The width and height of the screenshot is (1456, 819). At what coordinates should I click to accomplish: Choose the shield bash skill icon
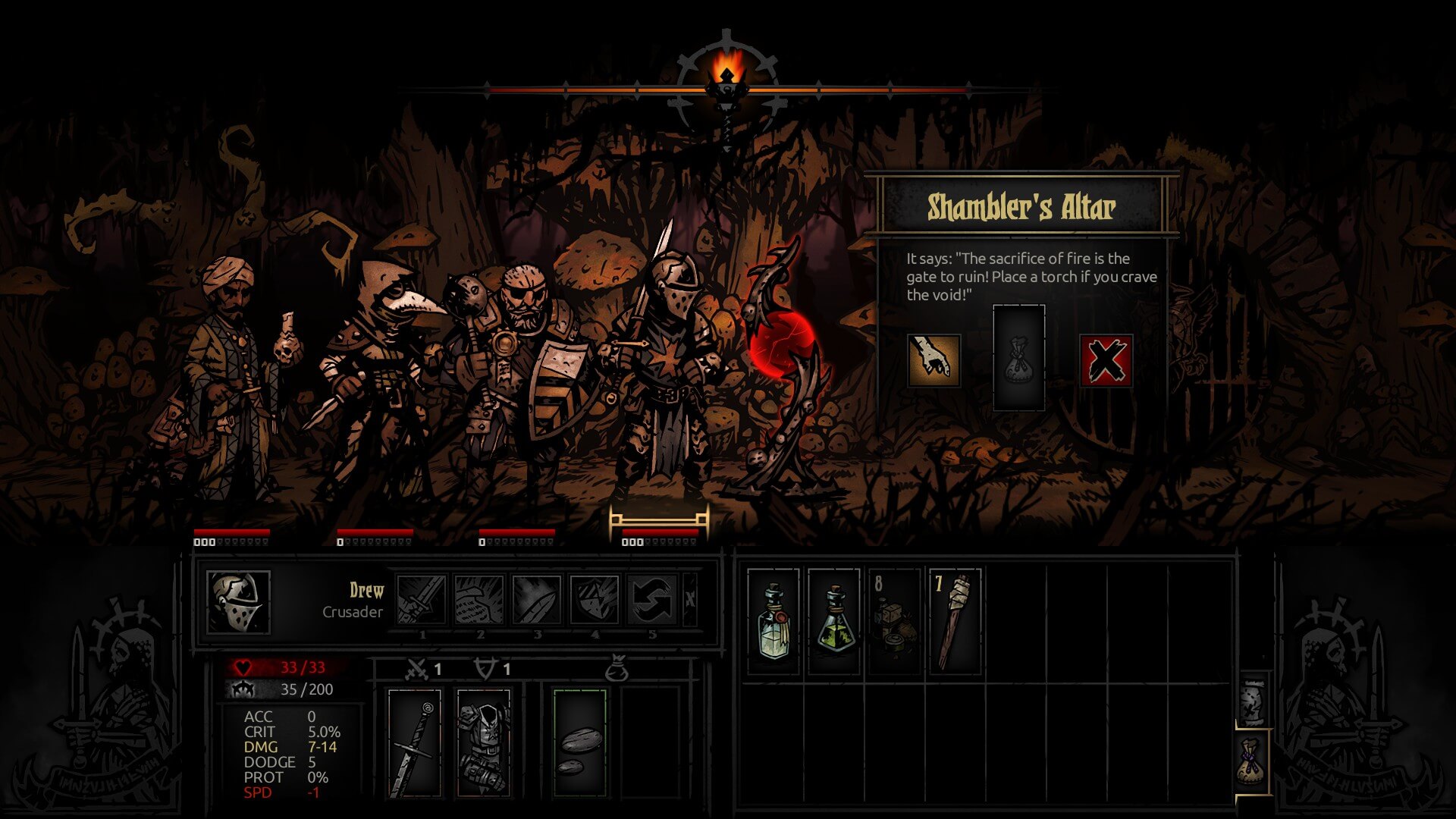tap(595, 600)
